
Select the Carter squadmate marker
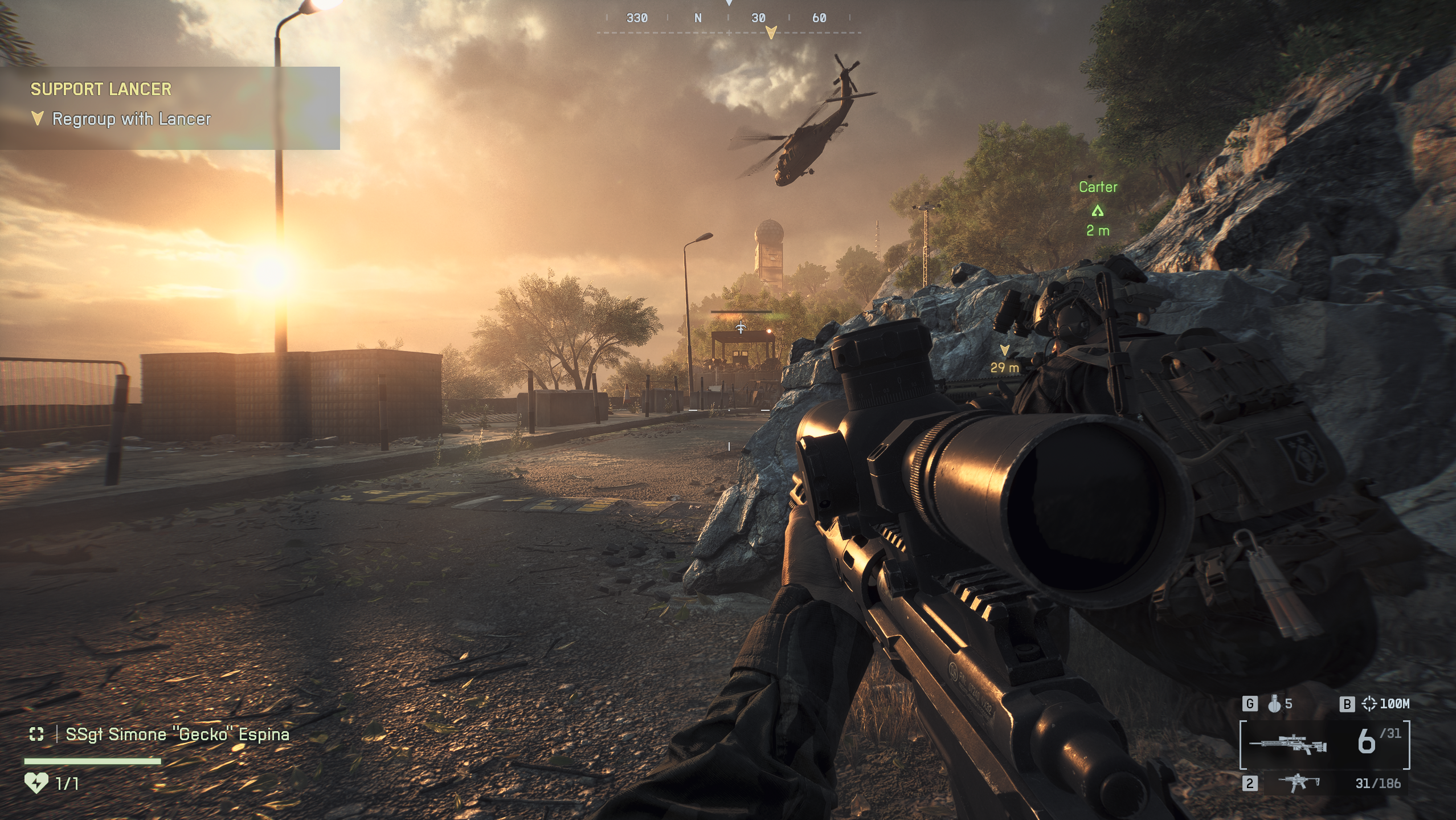pyautogui.click(x=1098, y=211)
